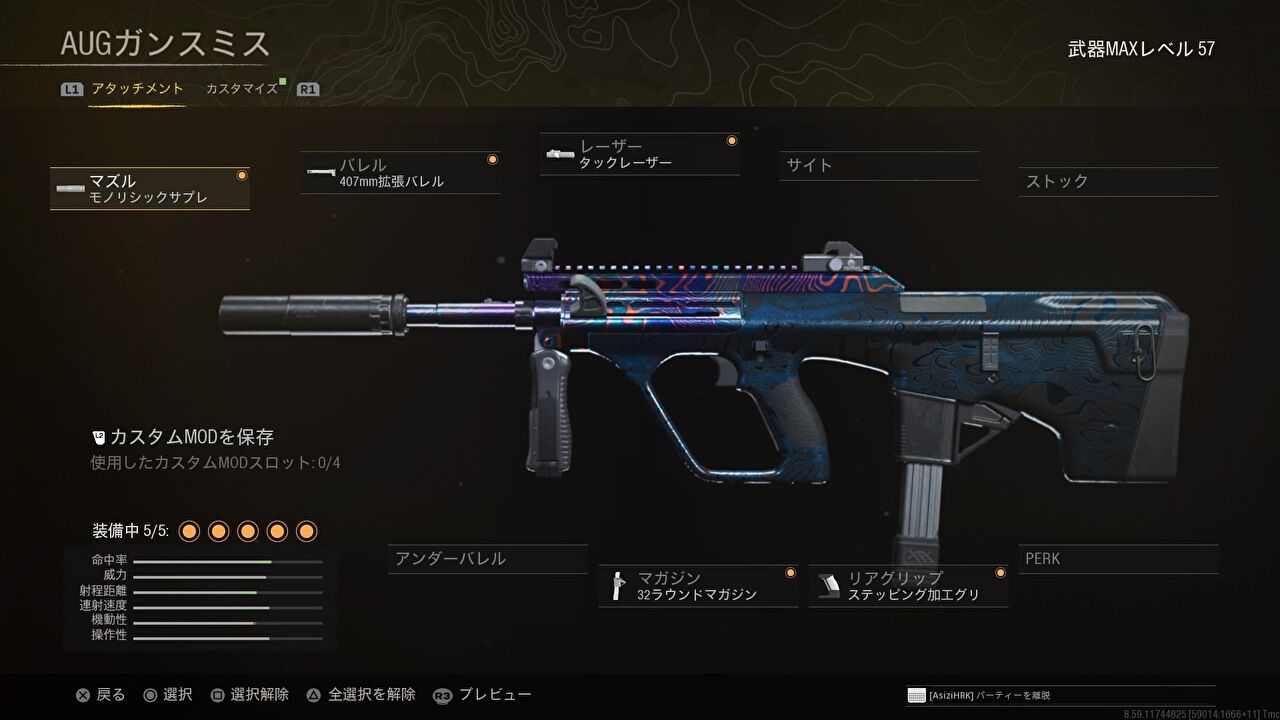This screenshot has width=1280, height=720.
Task: Open the PERK attachment slot
Action: pos(1118,558)
